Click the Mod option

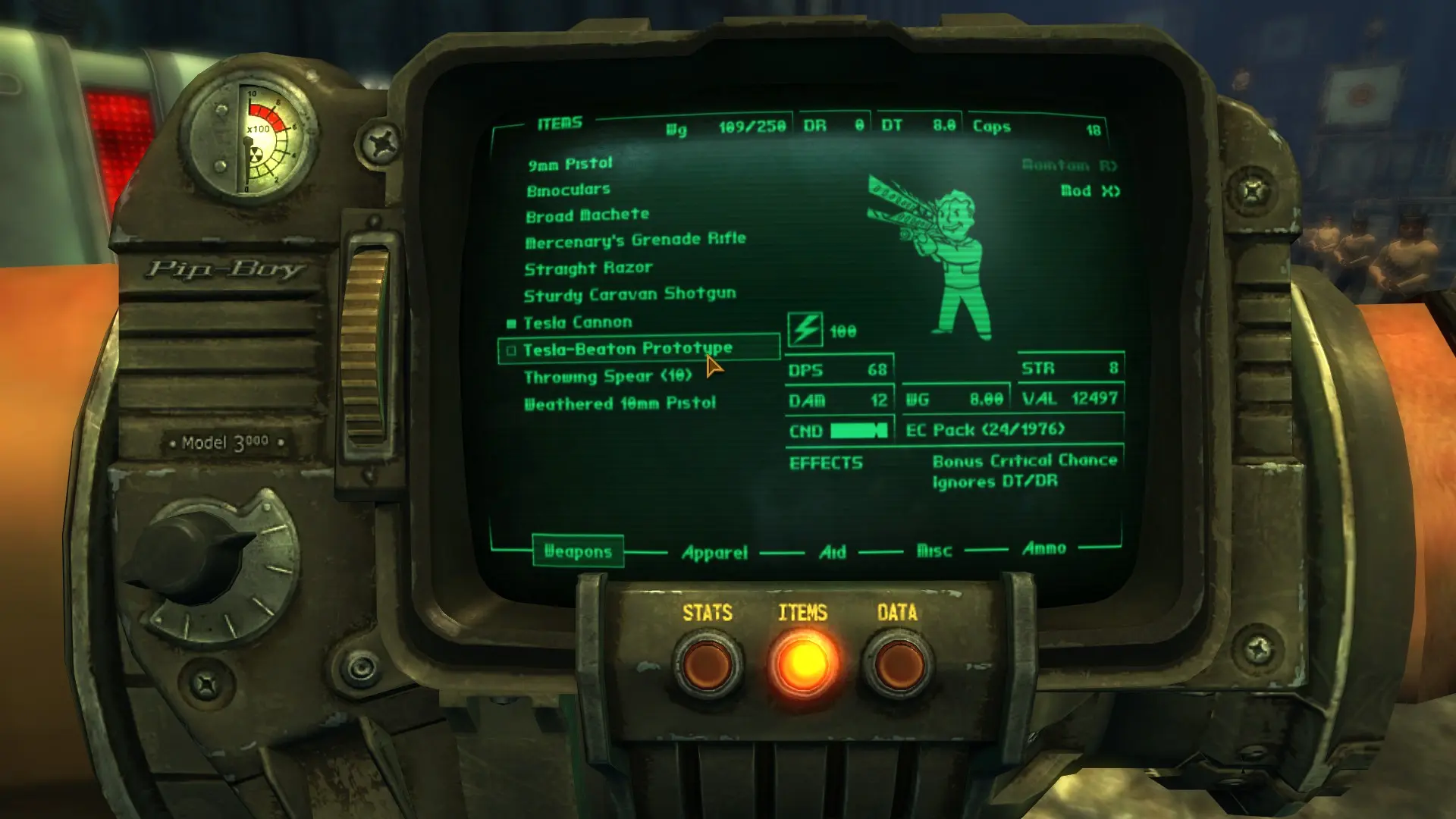[x=1090, y=191]
